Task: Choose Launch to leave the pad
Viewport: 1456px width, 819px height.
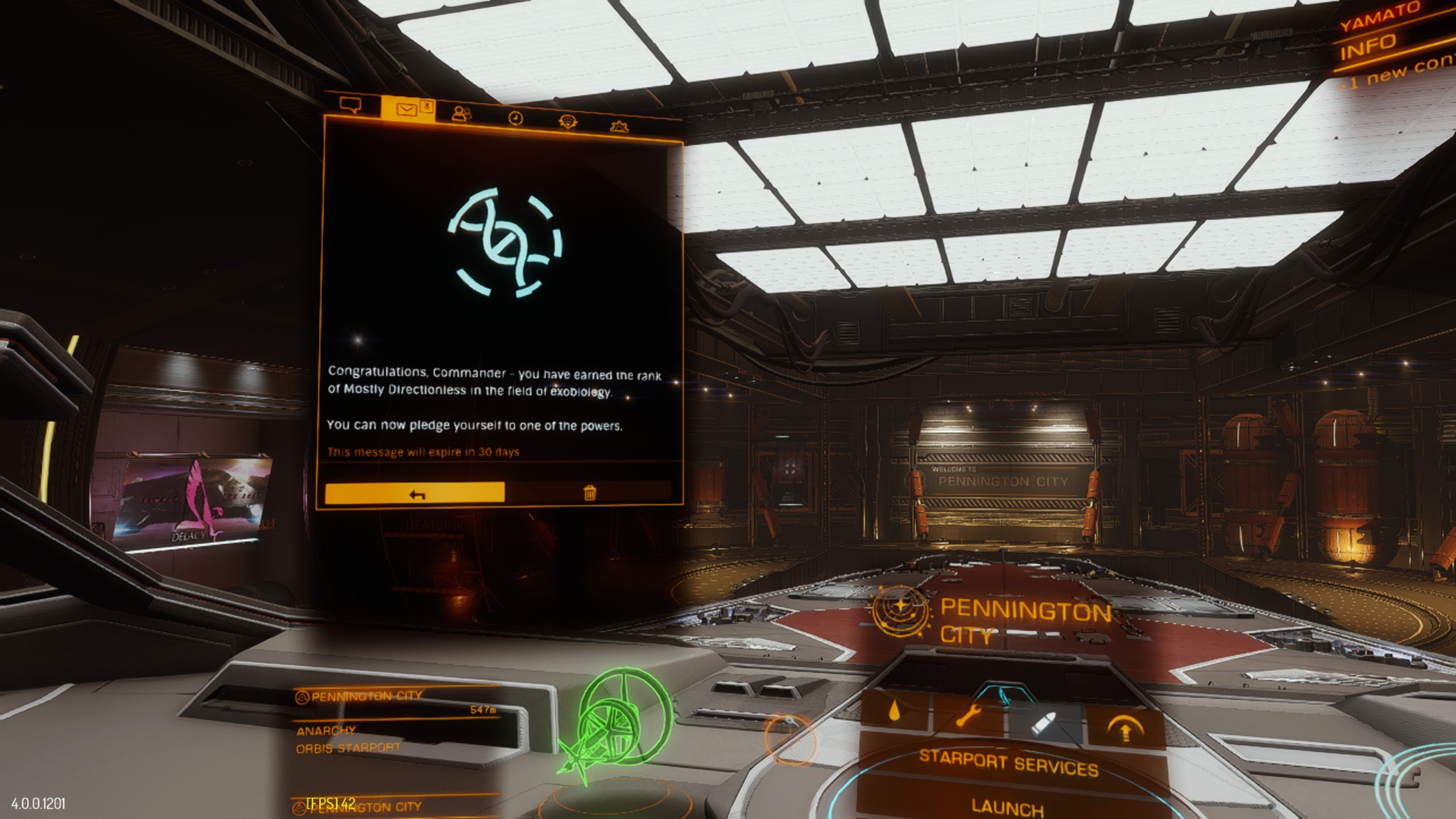Action: [1008, 806]
